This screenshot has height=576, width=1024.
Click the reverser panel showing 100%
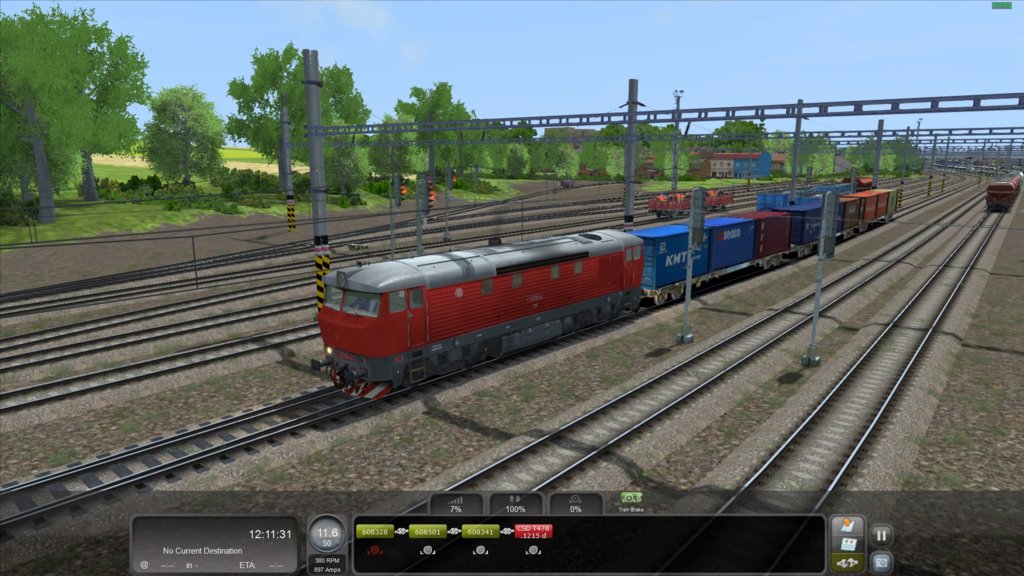pos(516,504)
